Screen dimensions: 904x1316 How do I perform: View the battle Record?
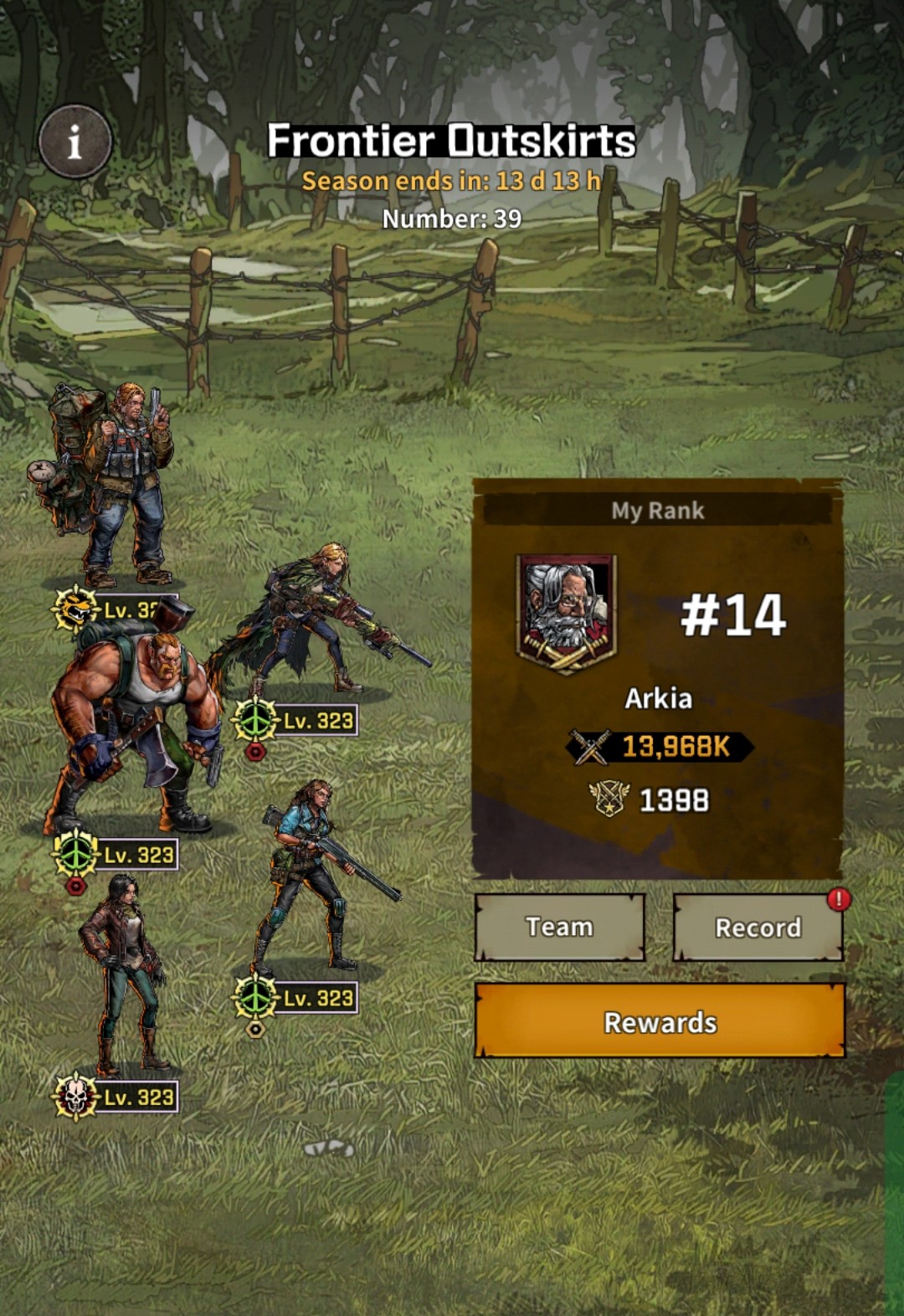pos(758,928)
